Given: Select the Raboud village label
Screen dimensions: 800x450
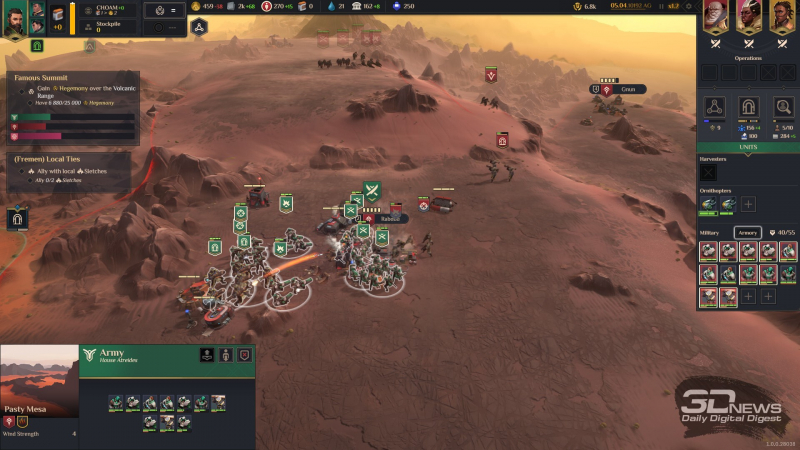Looking at the screenshot, I should coord(390,218).
